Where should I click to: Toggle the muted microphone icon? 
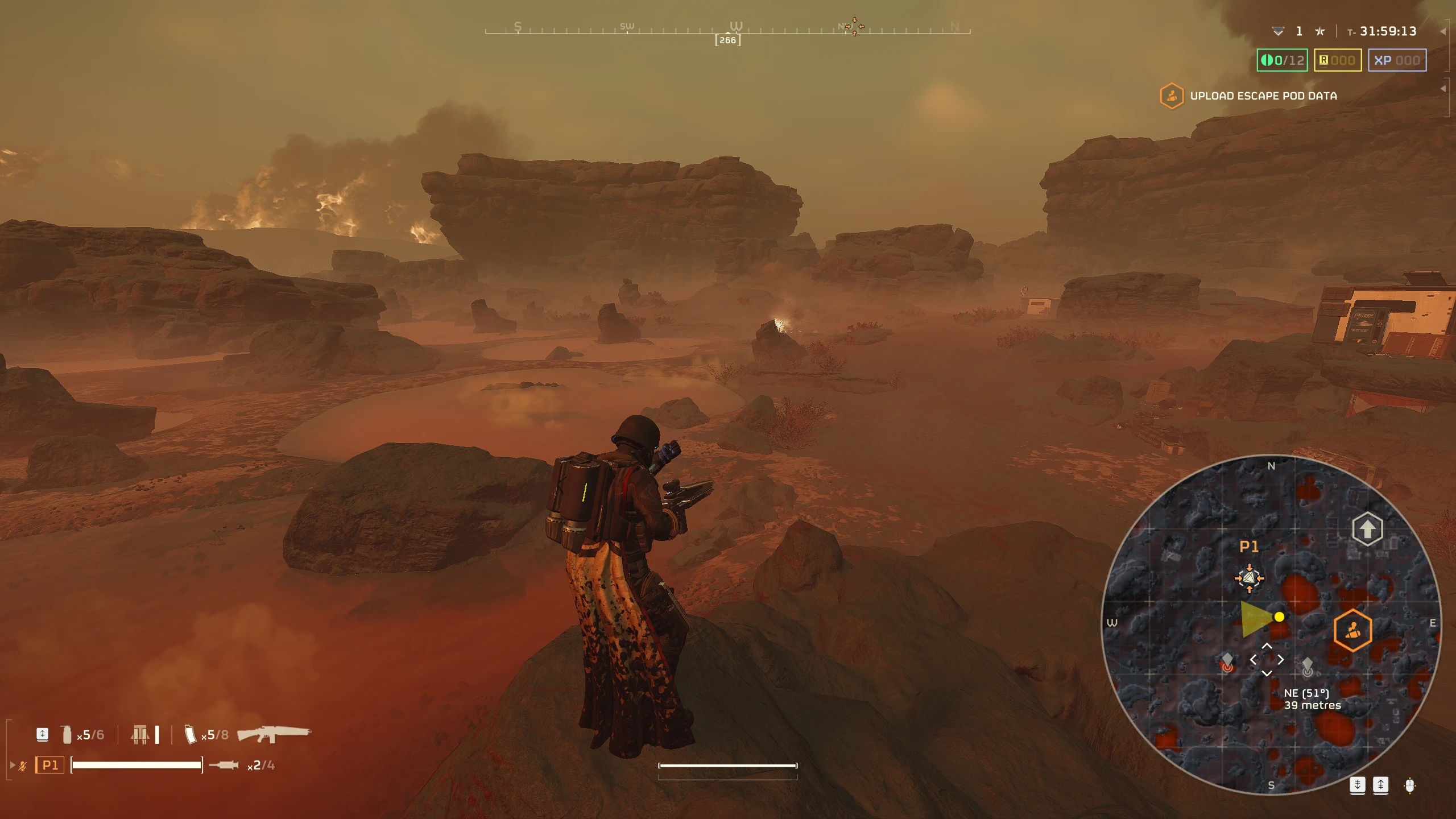(23, 766)
